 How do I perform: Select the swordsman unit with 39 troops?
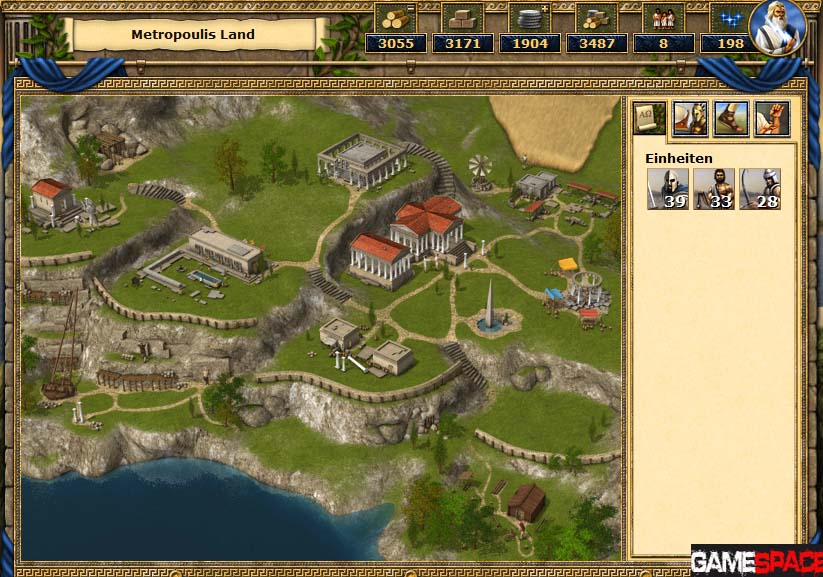[x=667, y=188]
